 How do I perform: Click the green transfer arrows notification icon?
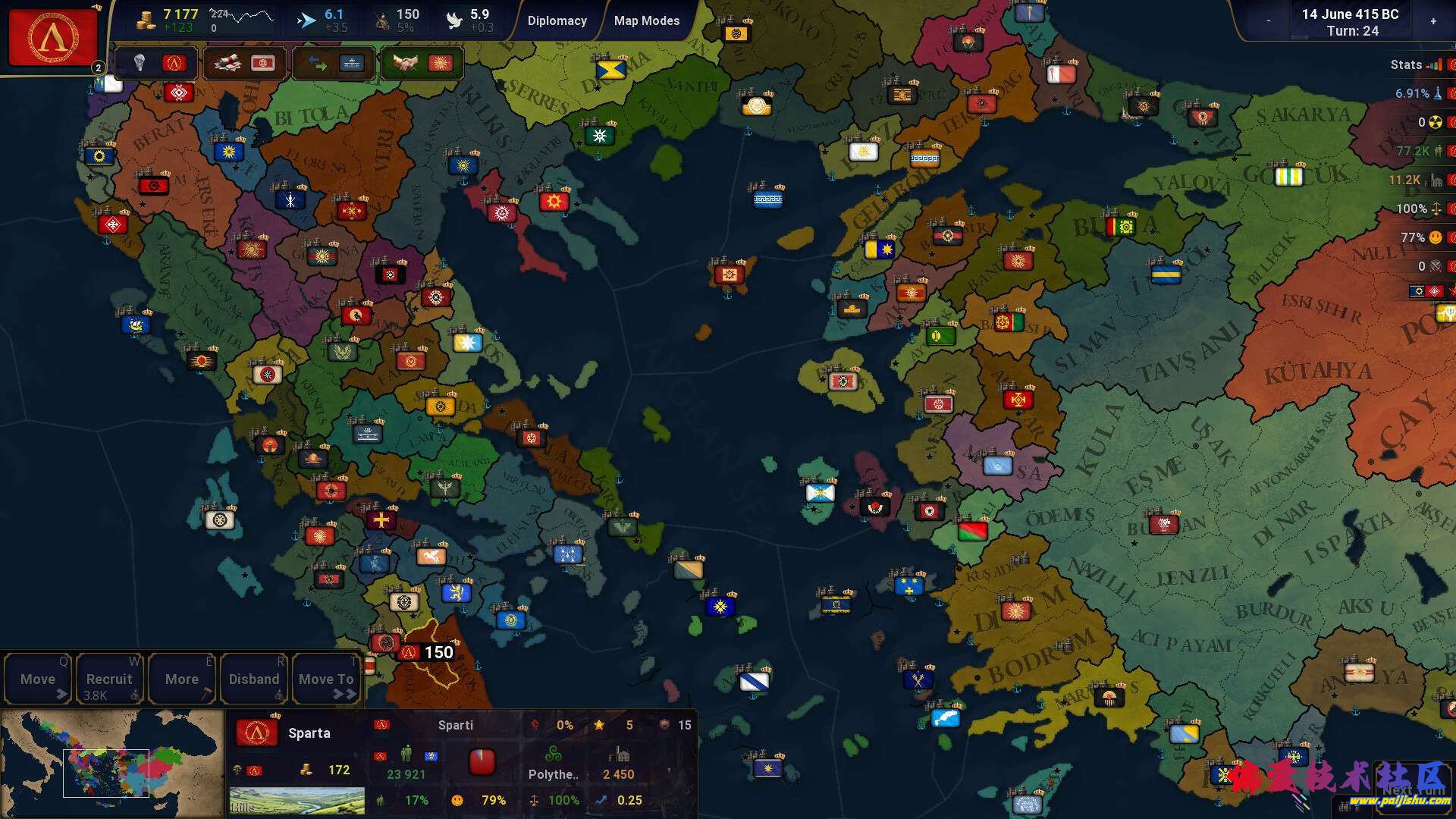click(x=317, y=64)
